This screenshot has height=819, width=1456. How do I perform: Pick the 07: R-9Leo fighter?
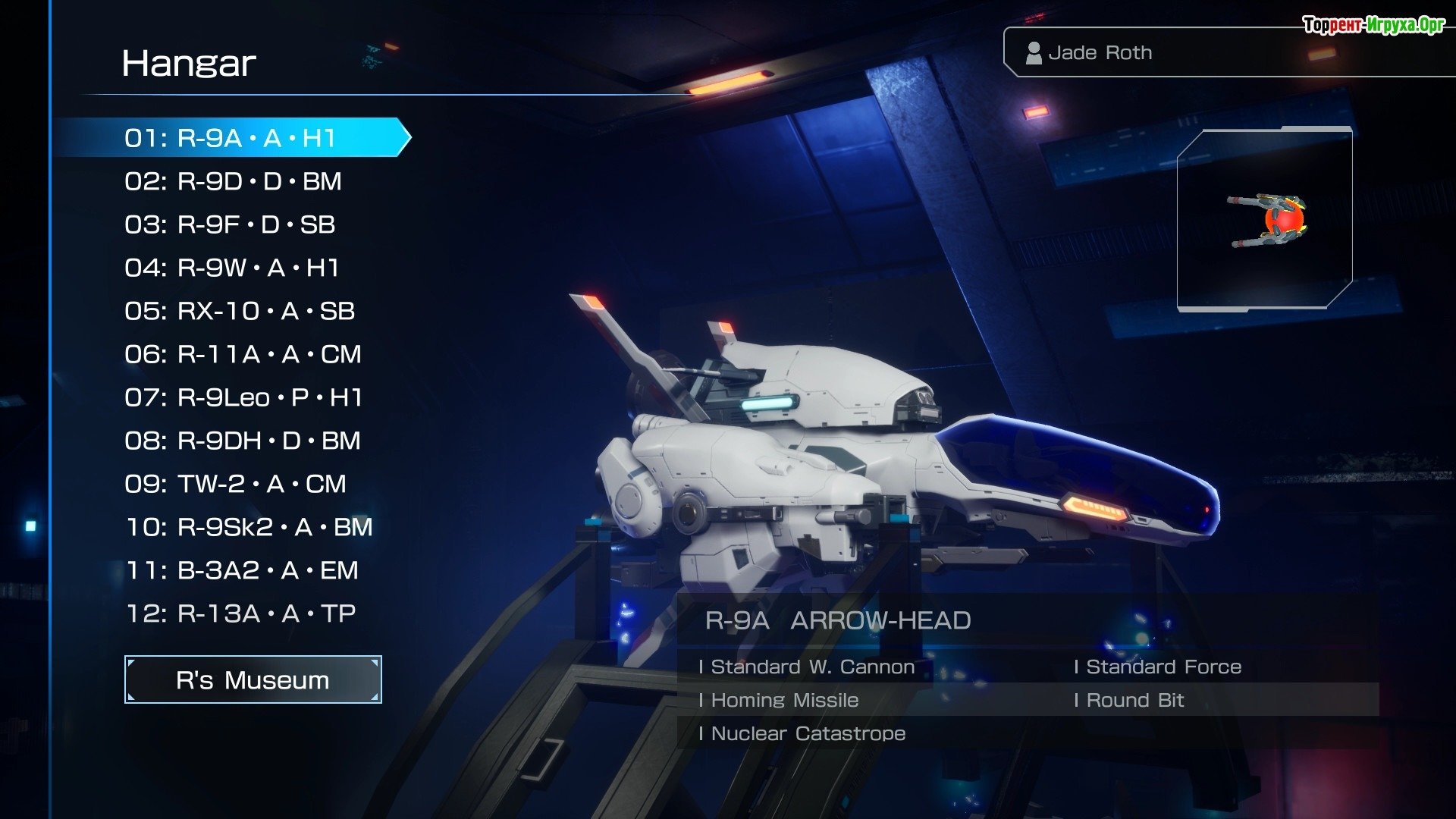[x=243, y=397]
